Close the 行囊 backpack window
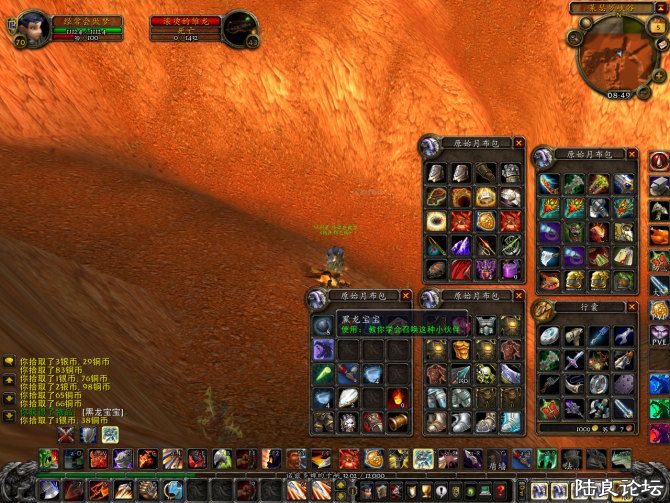This screenshot has width=670, height=503. click(x=631, y=308)
